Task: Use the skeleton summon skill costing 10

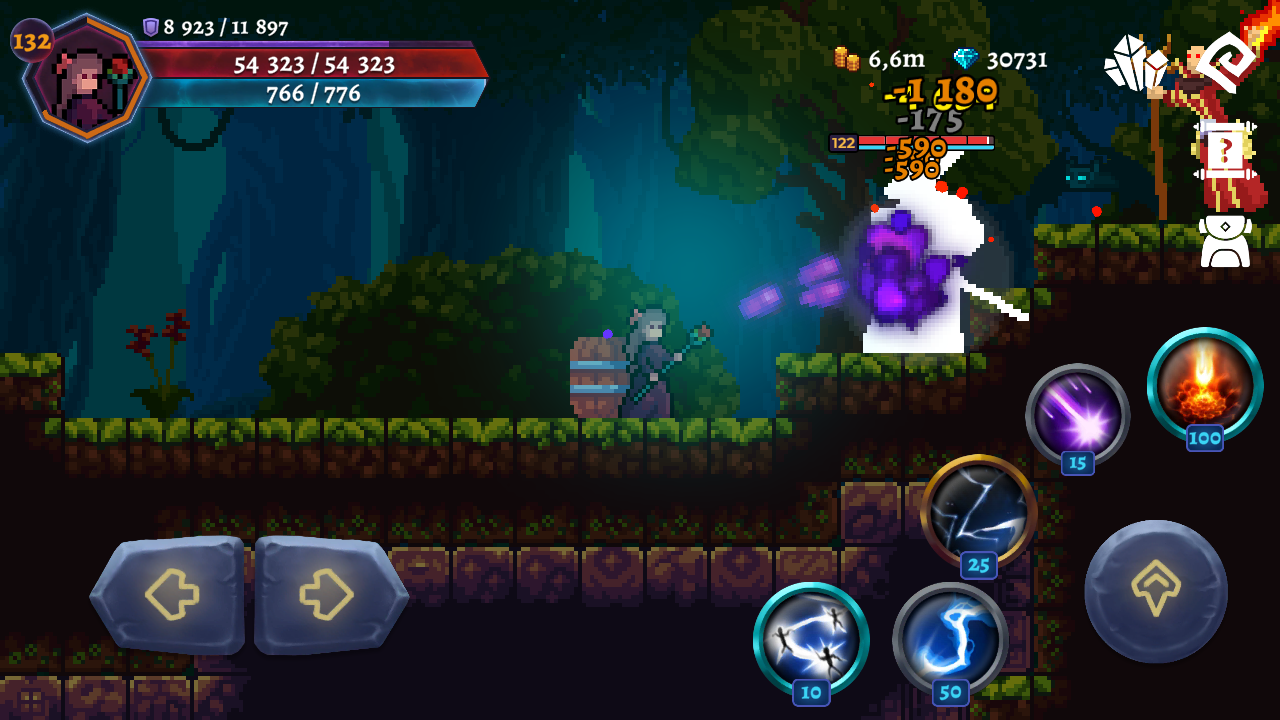Action: 812,640
